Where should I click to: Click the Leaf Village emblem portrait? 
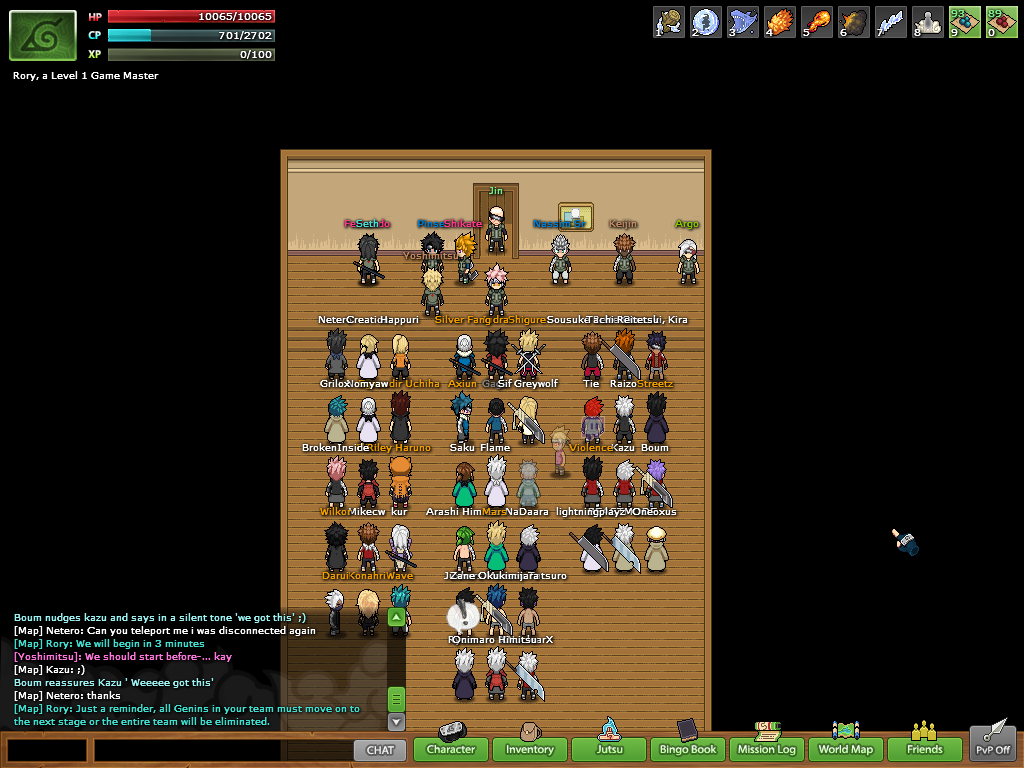point(43,36)
